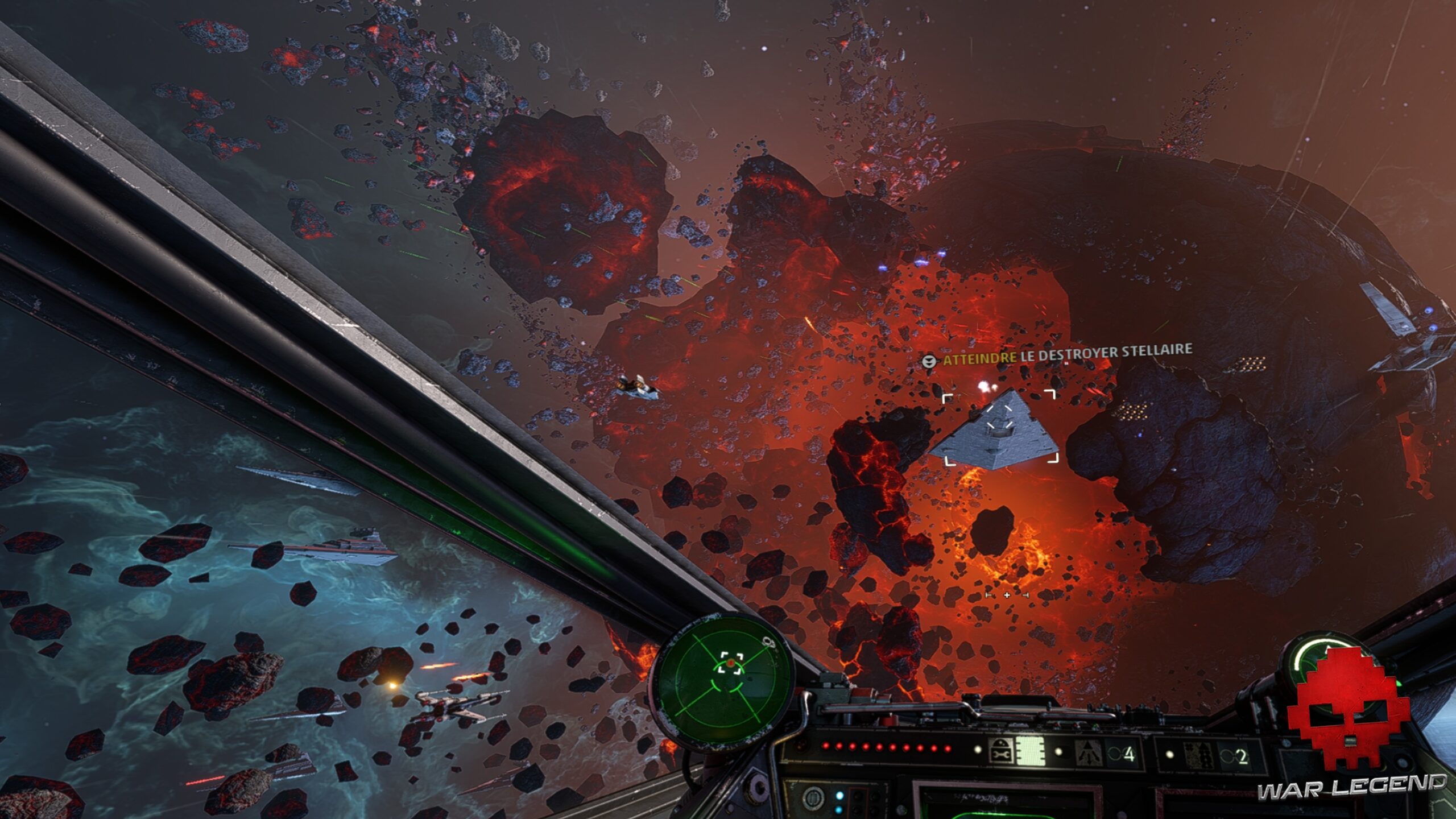Select the astromech repair droid icon
1456x819 pixels.
[x=1000, y=751]
